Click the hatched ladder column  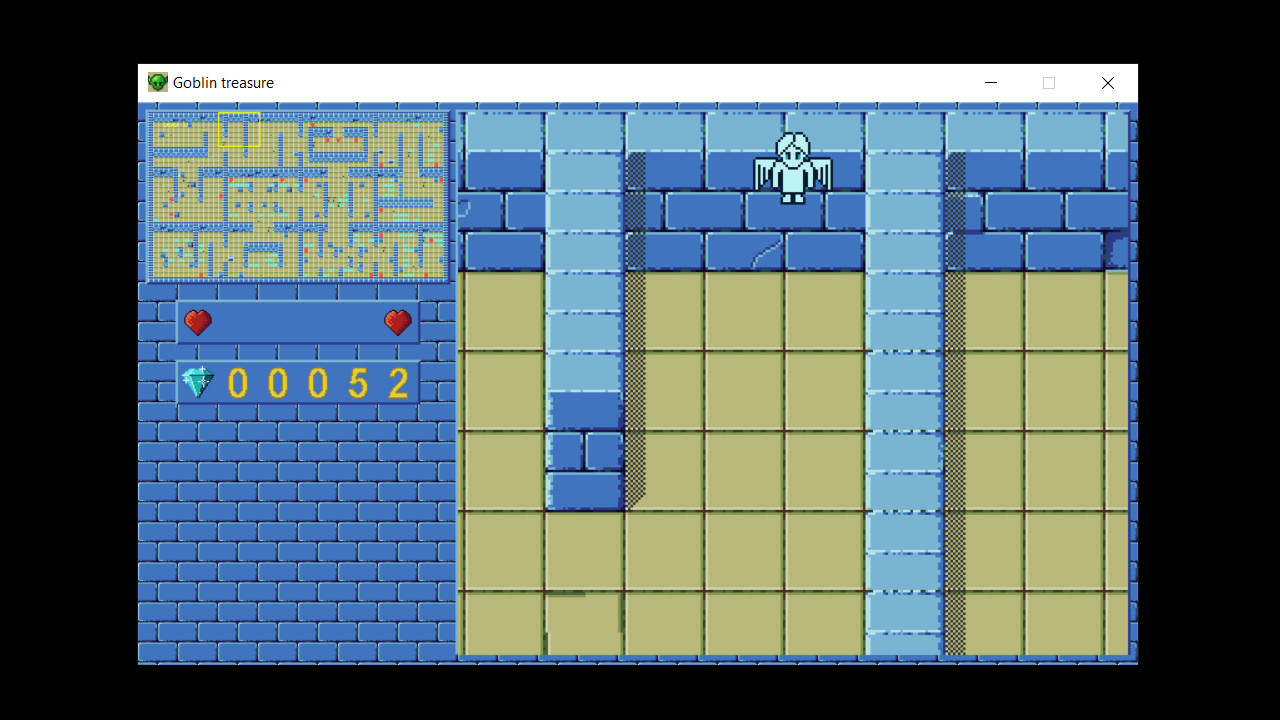pyautogui.click(x=637, y=380)
